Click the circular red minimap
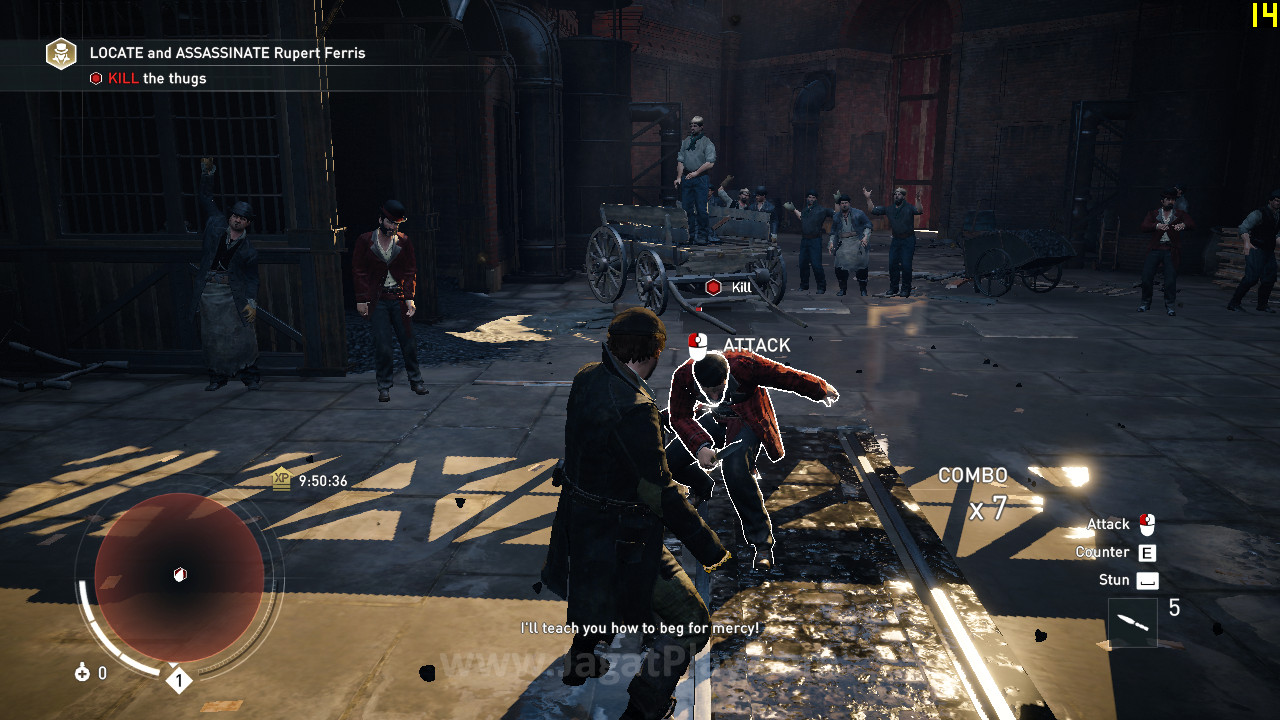Viewport: 1280px width, 720px height. [x=179, y=576]
